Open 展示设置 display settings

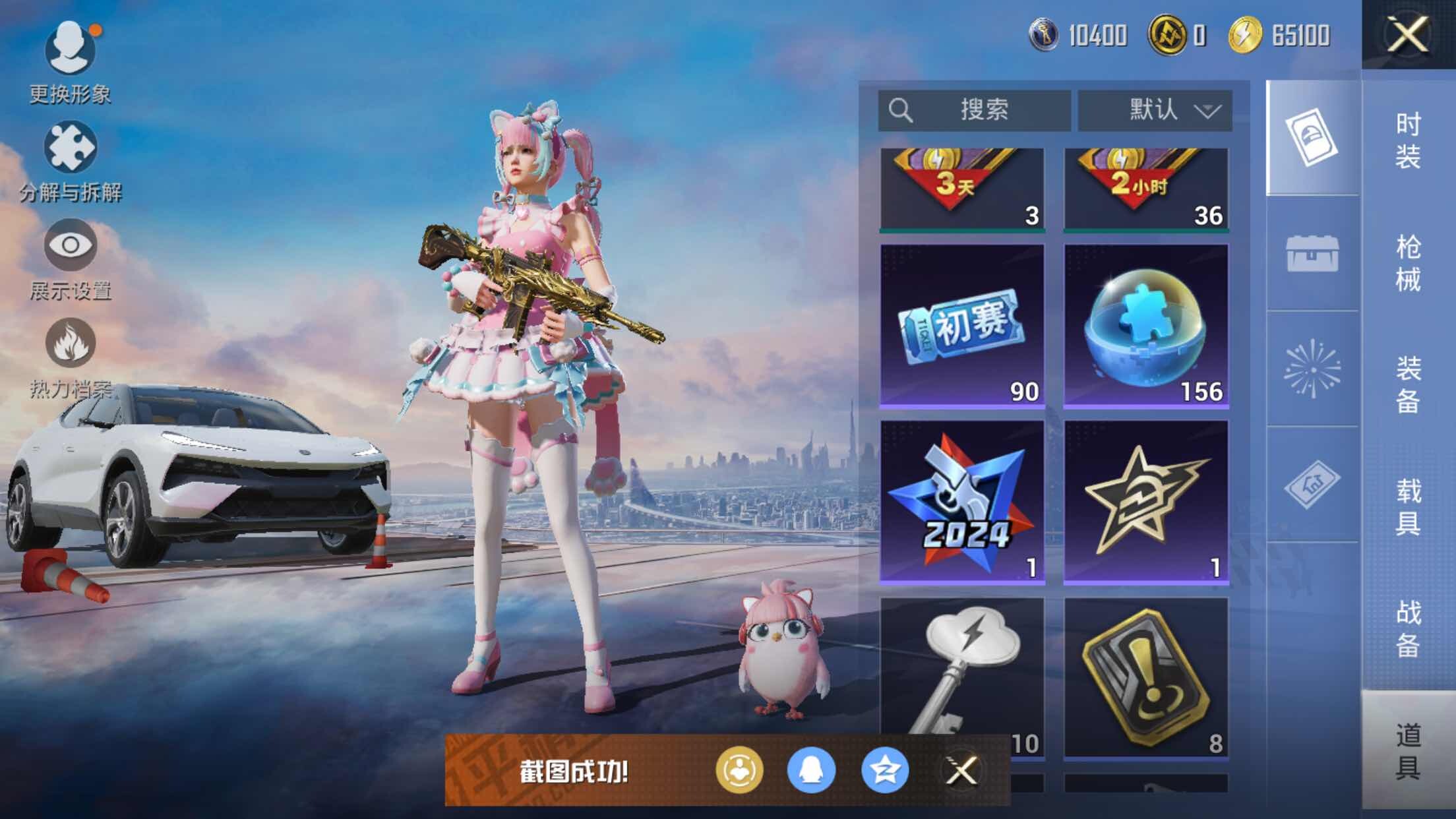pos(70,246)
